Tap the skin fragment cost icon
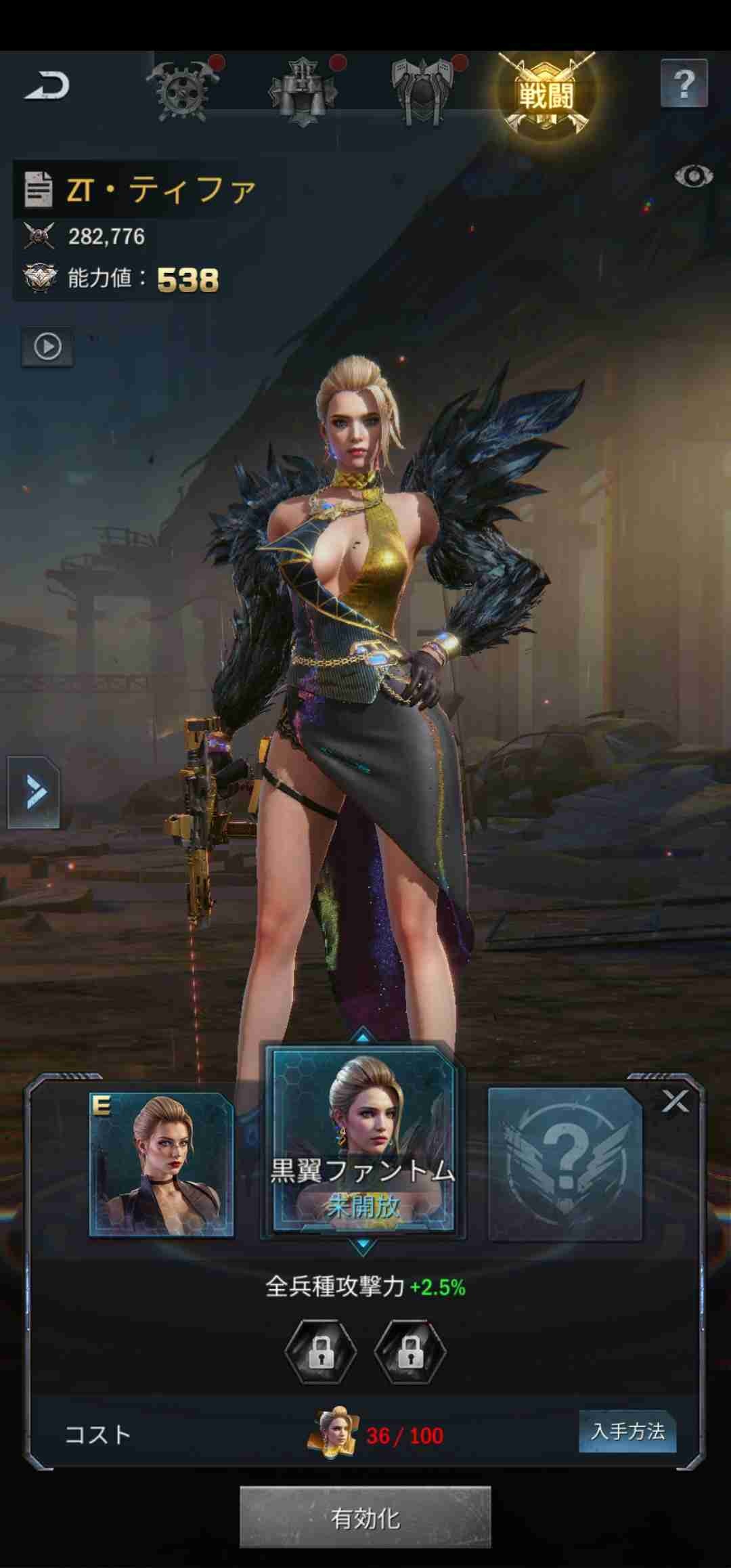 (333, 1433)
